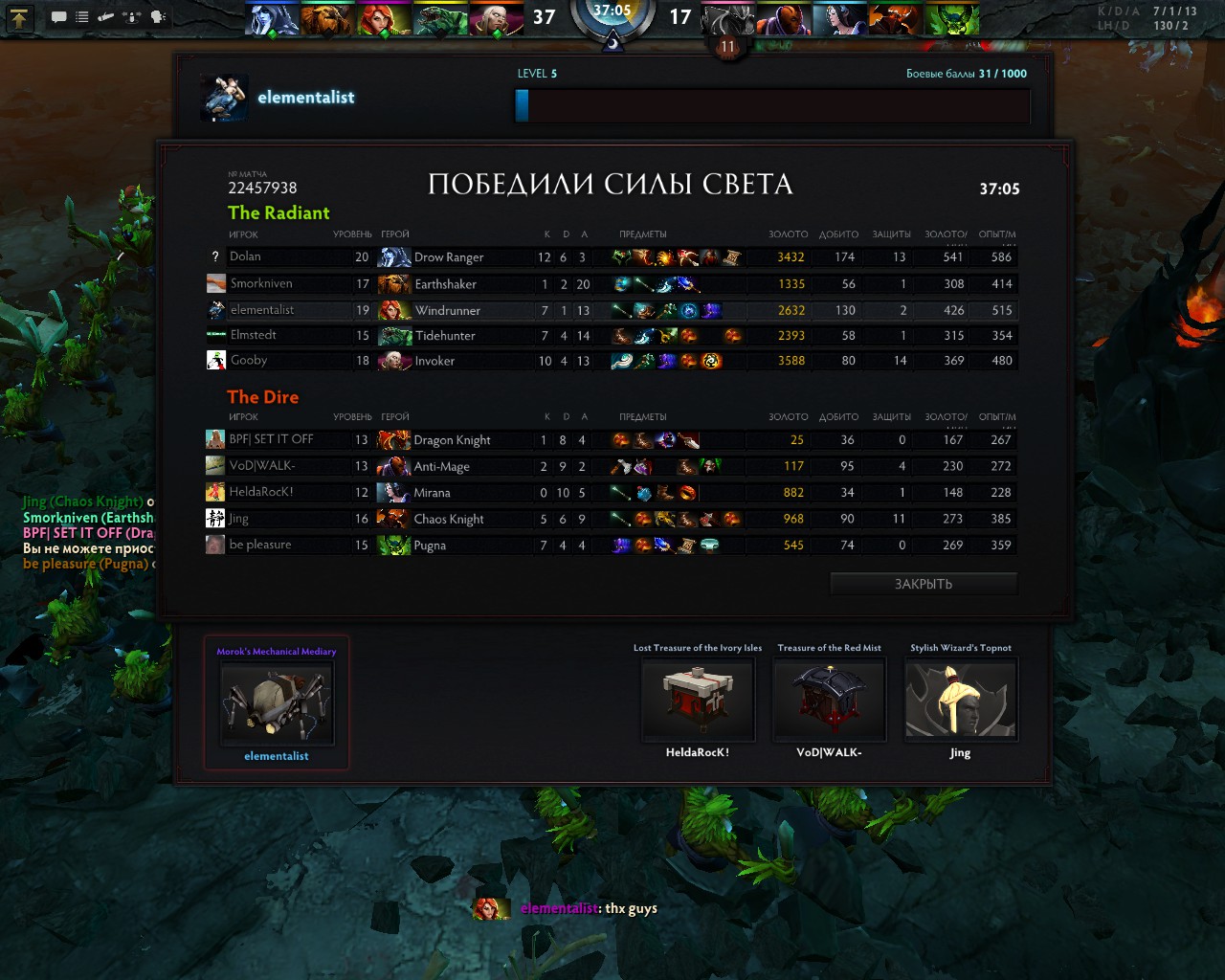The height and width of the screenshot is (980, 1225).
Task: Open the dashboard with the gold arrow button
Action: coord(20,16)
